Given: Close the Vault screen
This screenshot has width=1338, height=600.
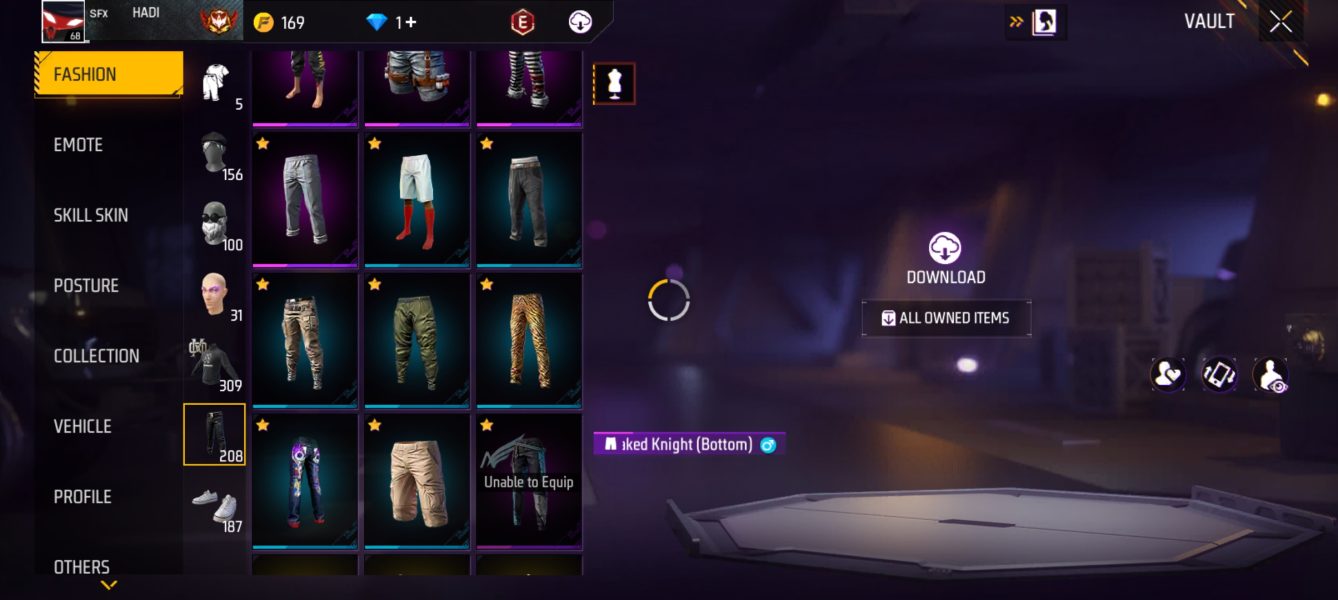Looking at the screenshot, I should (1281, 22).
